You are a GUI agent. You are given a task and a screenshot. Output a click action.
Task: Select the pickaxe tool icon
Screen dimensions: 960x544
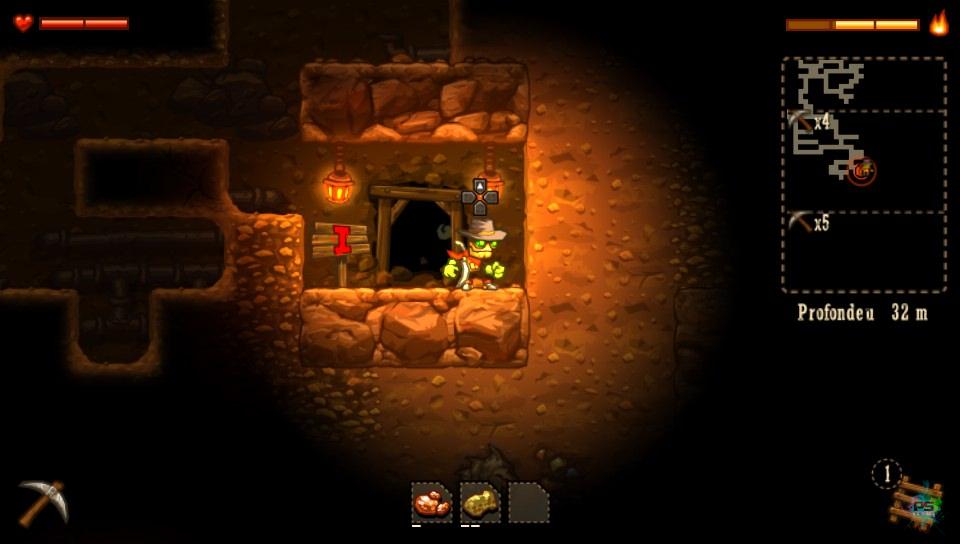(x=43, y=501)
